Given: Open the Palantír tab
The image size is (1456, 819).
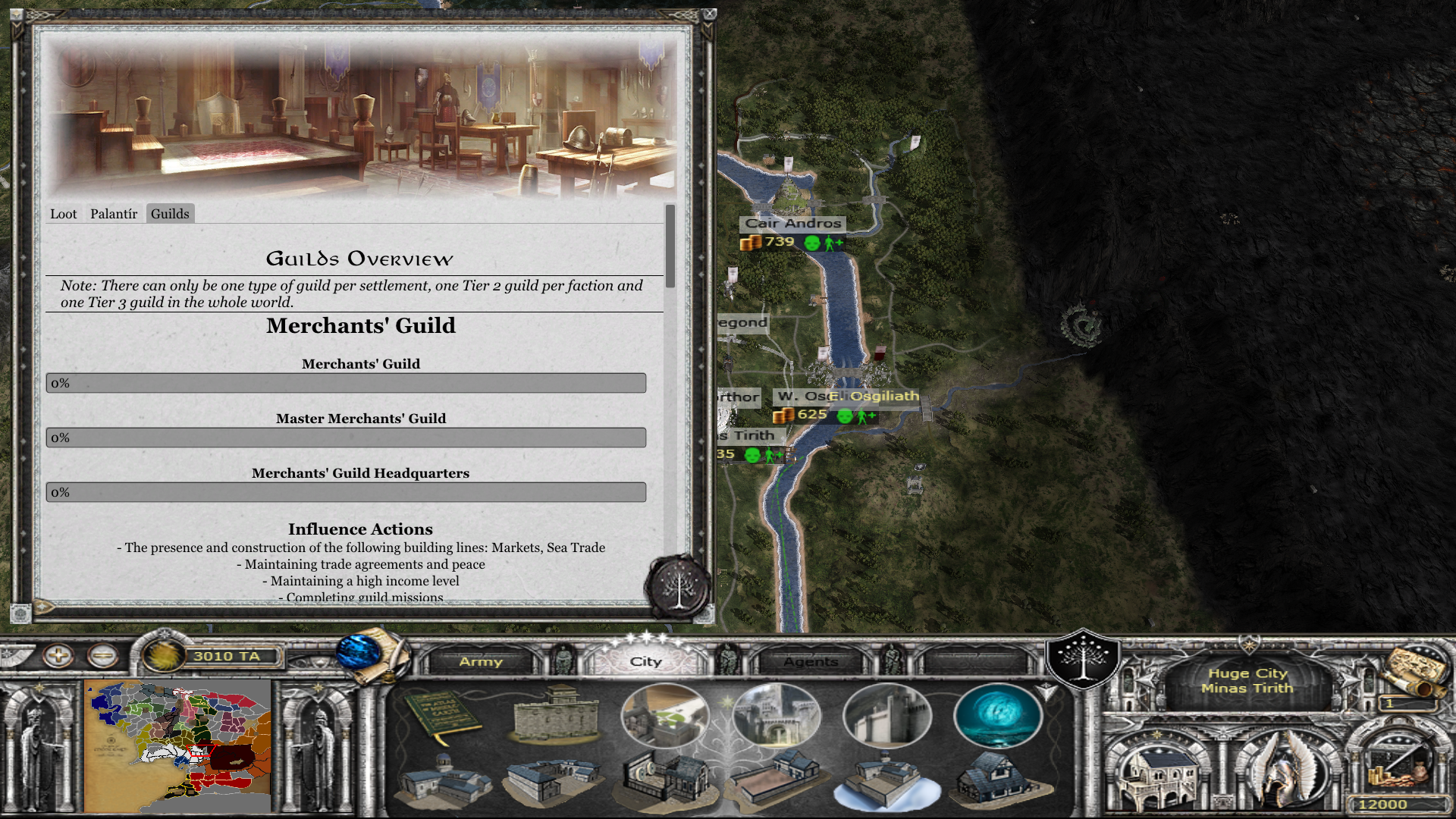Looking at the screenshot, I should click(x=114, y=214).
